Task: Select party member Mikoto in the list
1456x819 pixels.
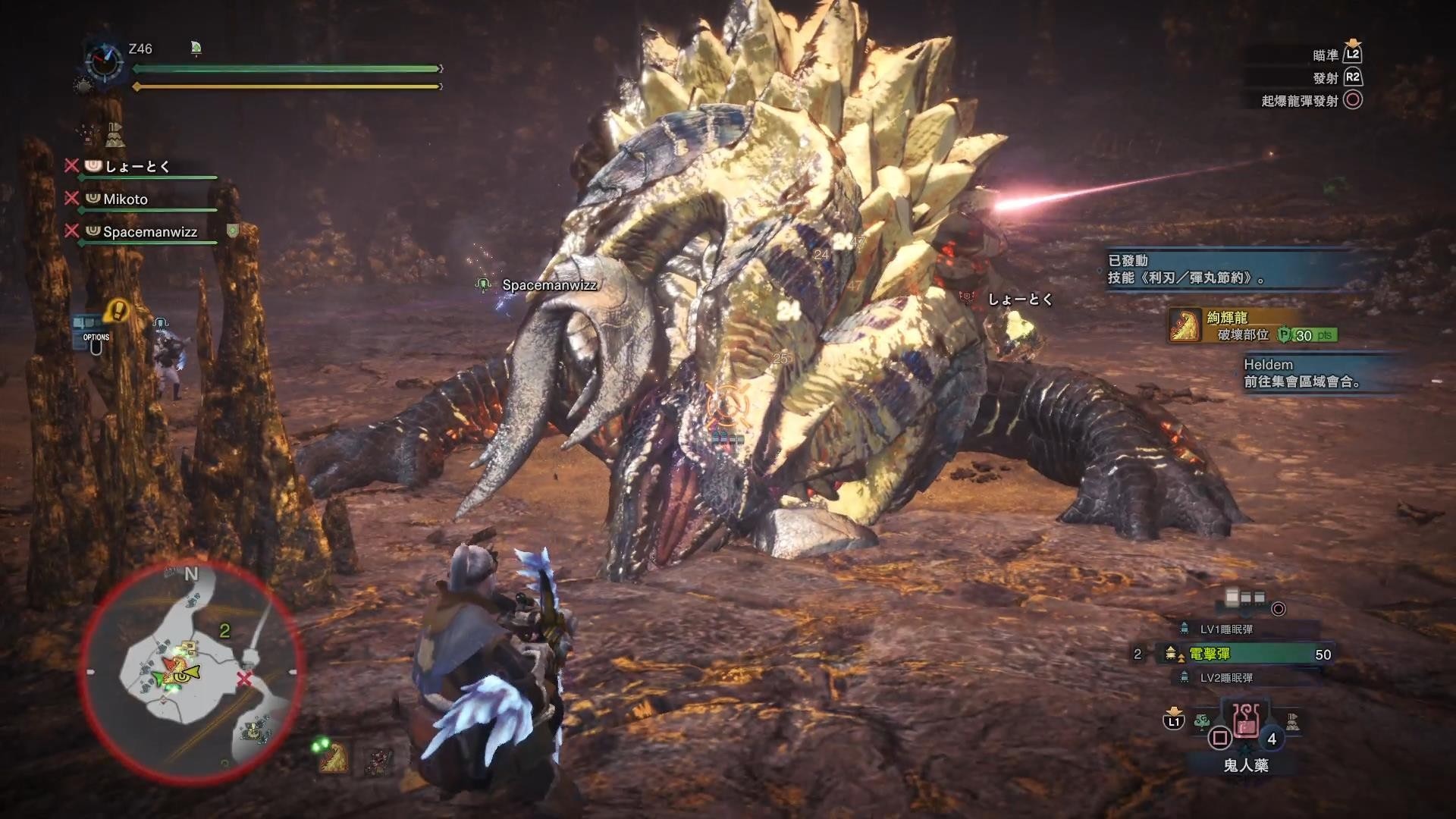Action: coord(125,199)
